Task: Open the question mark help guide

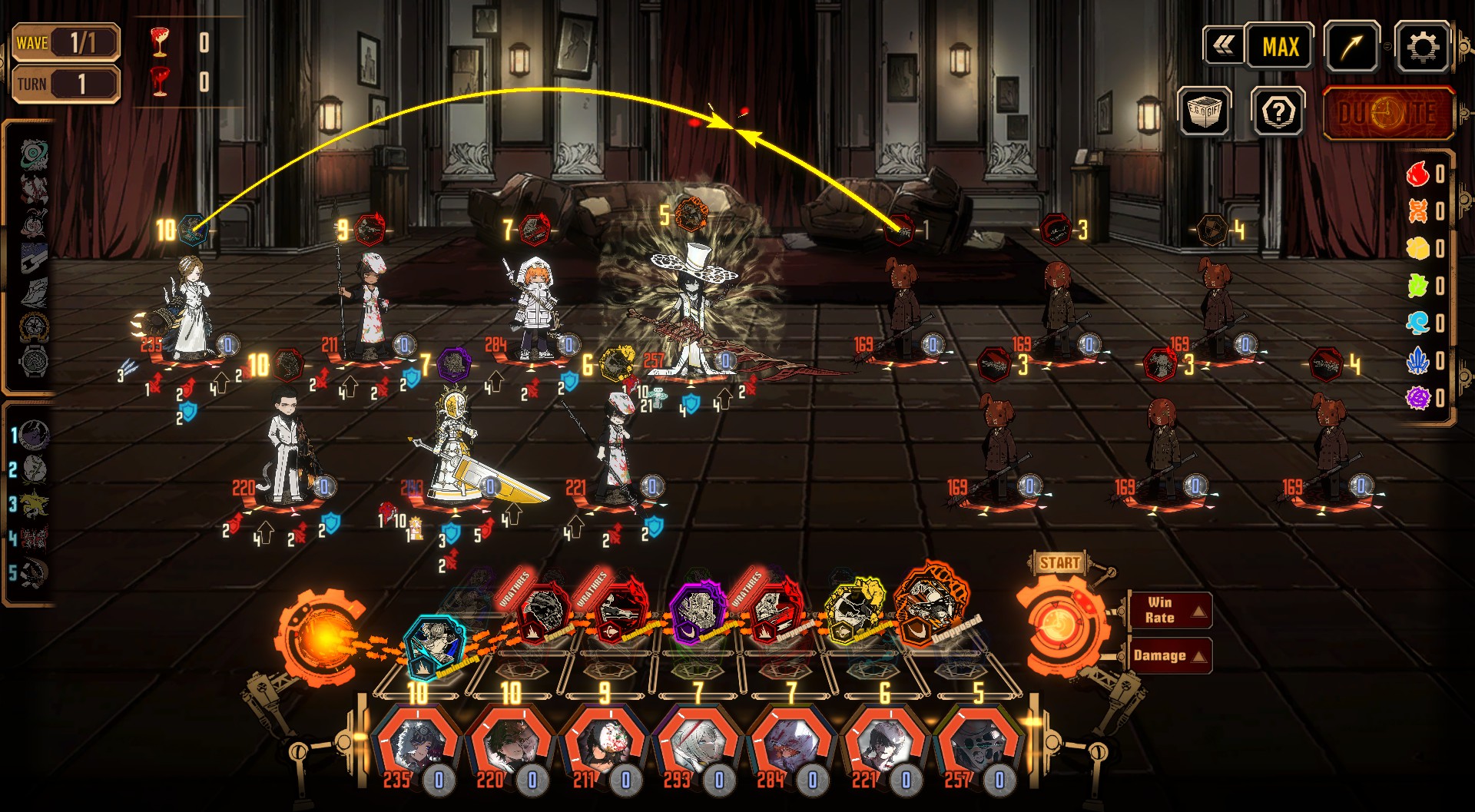Action: pos(1278,112)
